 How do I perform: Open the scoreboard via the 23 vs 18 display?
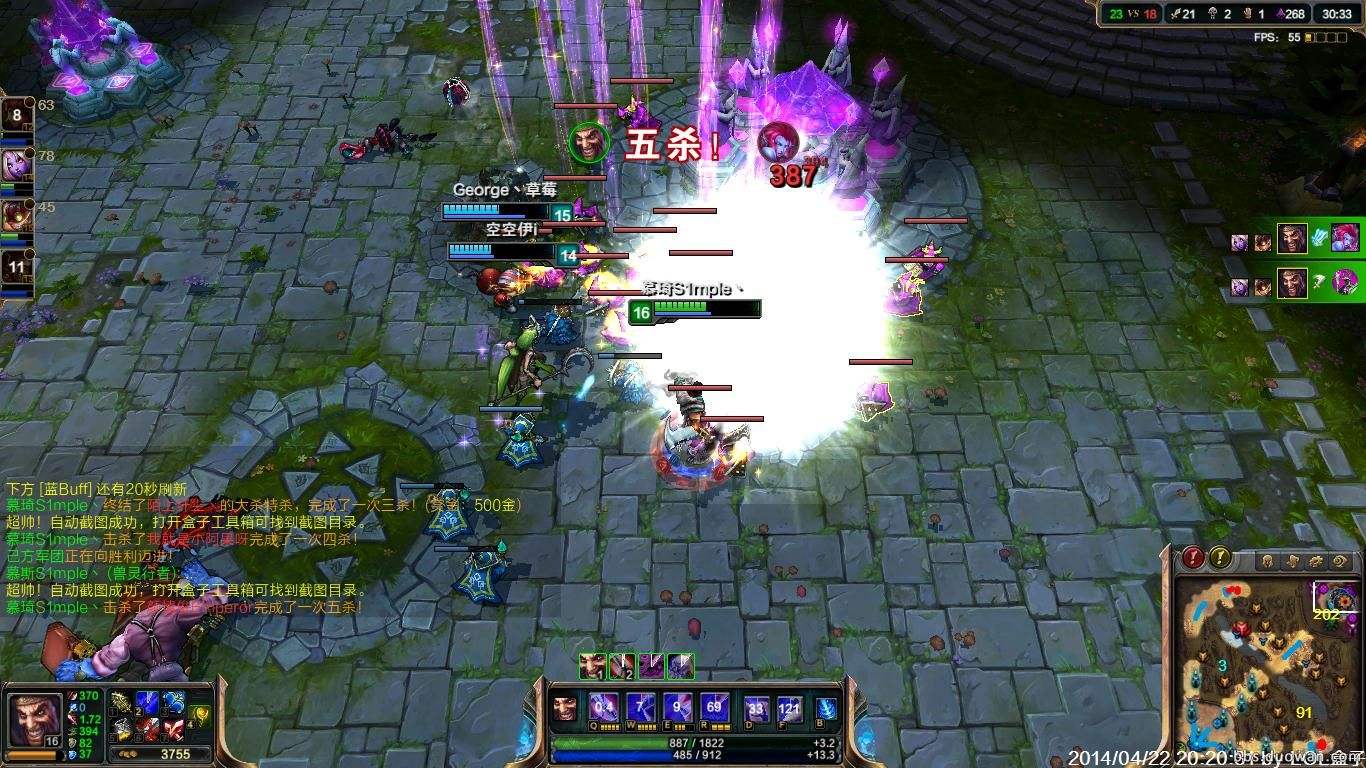[x=1131, y=14]
